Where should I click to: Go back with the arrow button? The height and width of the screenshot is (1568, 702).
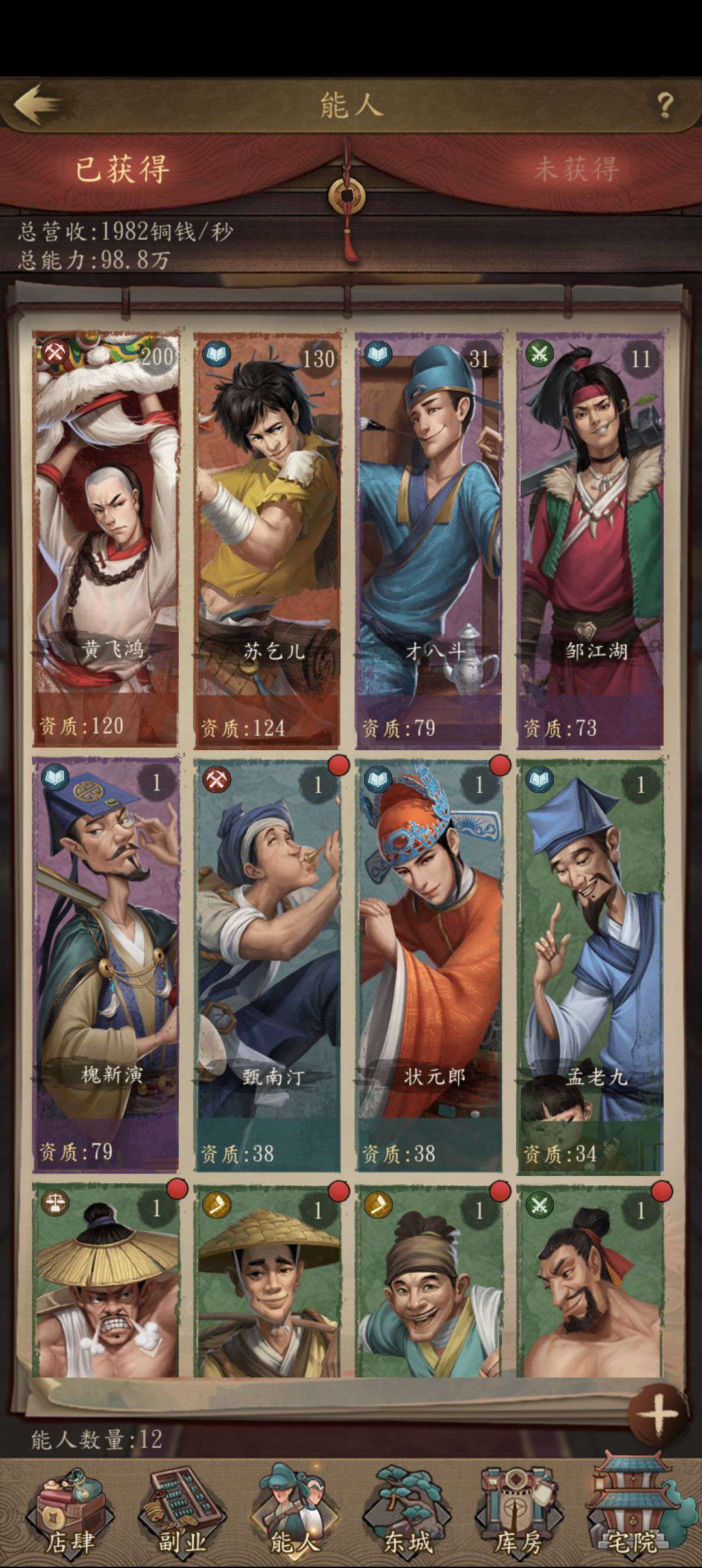[x=39, y=104]
